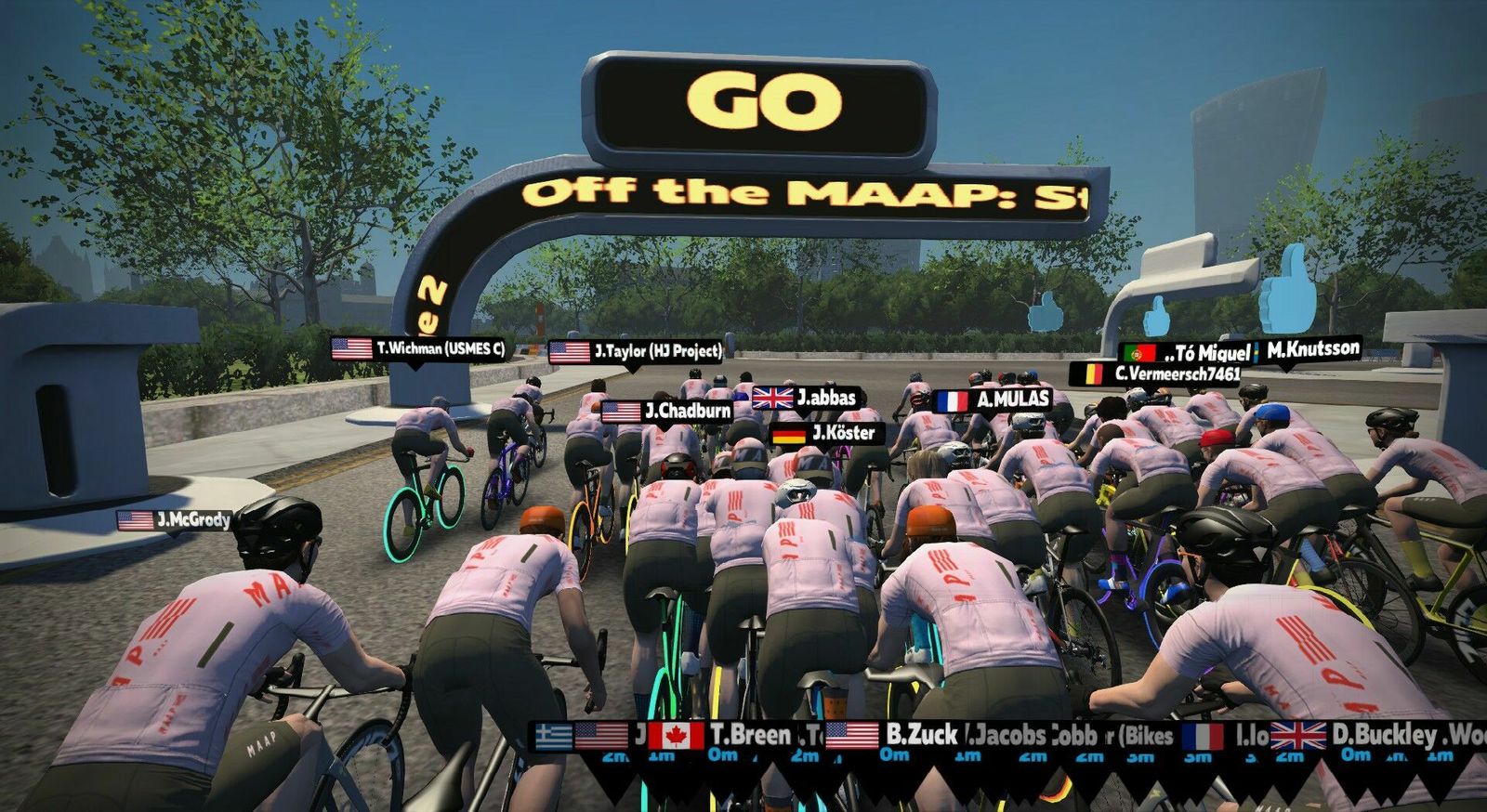Screen dimensions: 1487x812
Task: Select D.Buckley's rider tag
Action: (1356, 735)
